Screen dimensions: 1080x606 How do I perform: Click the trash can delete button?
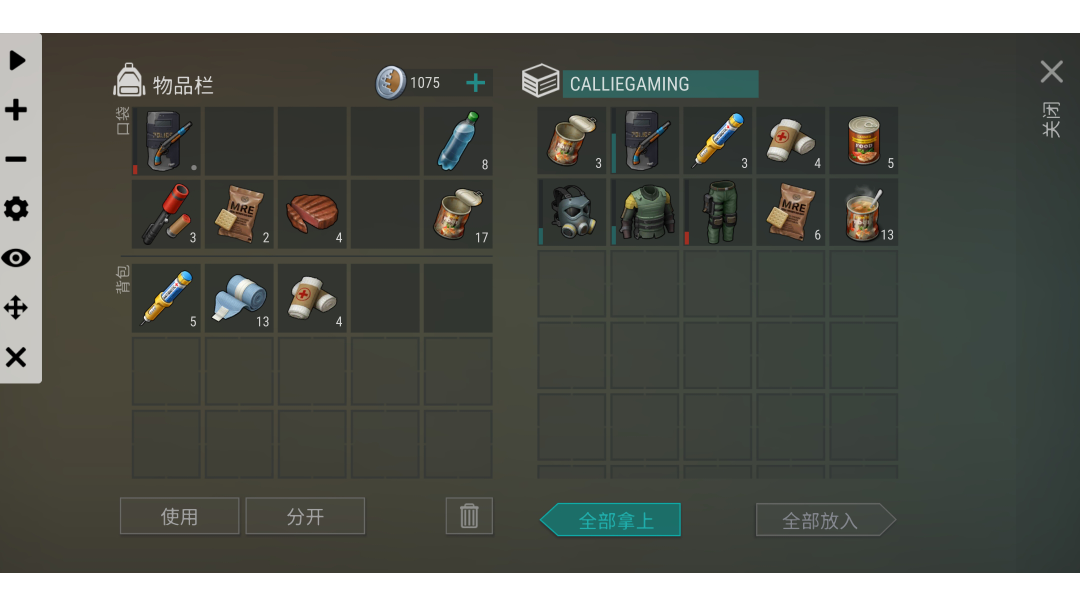coord(469,516)
